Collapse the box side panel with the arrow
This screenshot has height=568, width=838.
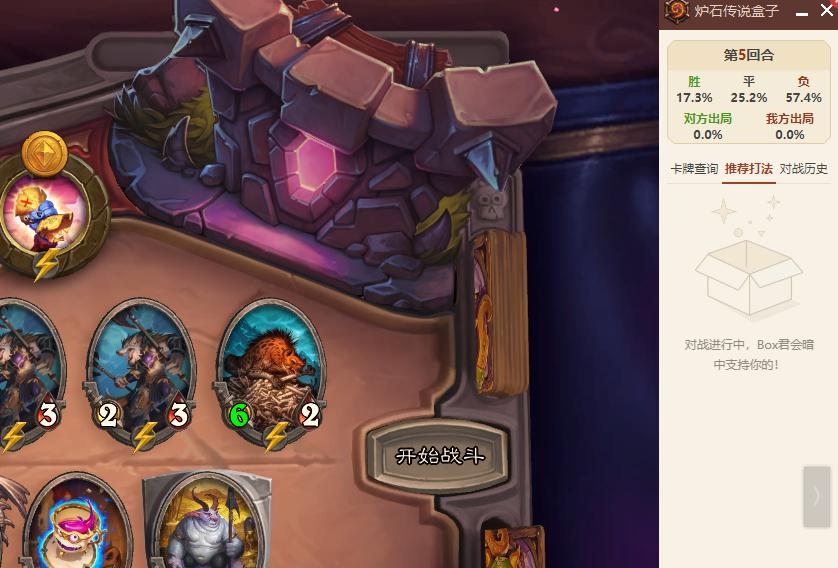pyautogui.click(x=816, y=496)
